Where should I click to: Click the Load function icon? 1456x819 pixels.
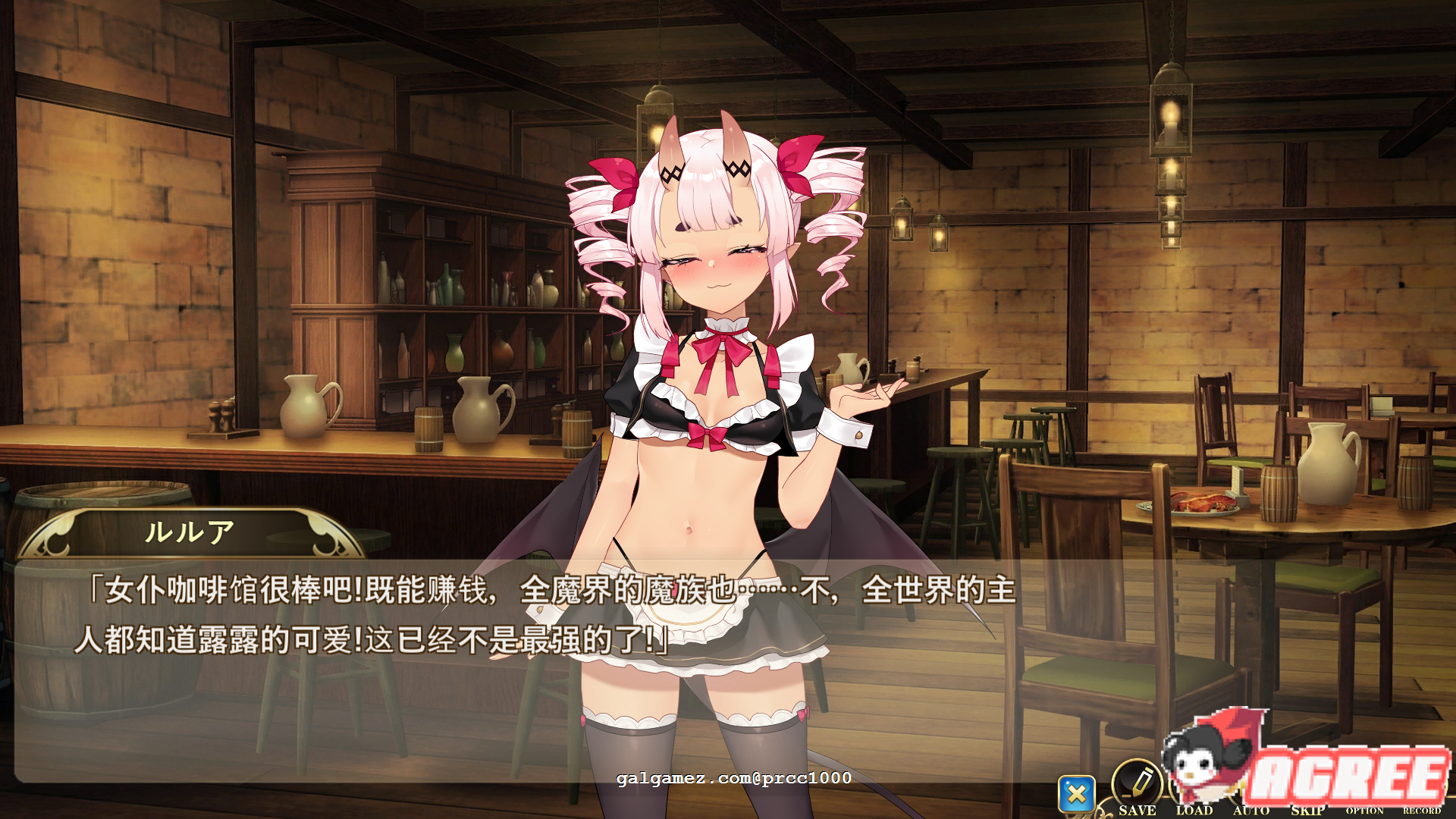1195,780
